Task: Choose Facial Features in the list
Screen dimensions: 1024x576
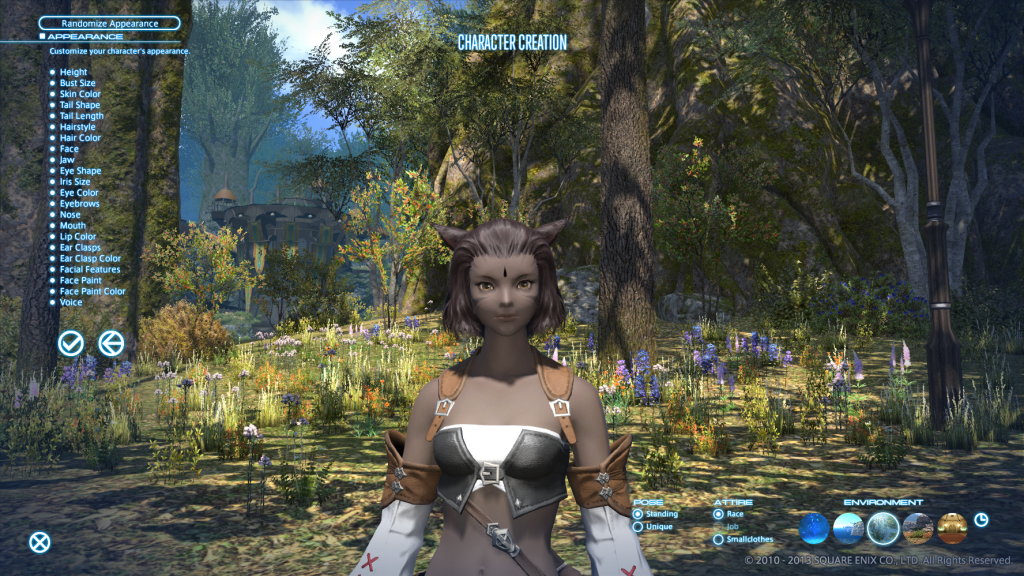Action: point(89,269)
